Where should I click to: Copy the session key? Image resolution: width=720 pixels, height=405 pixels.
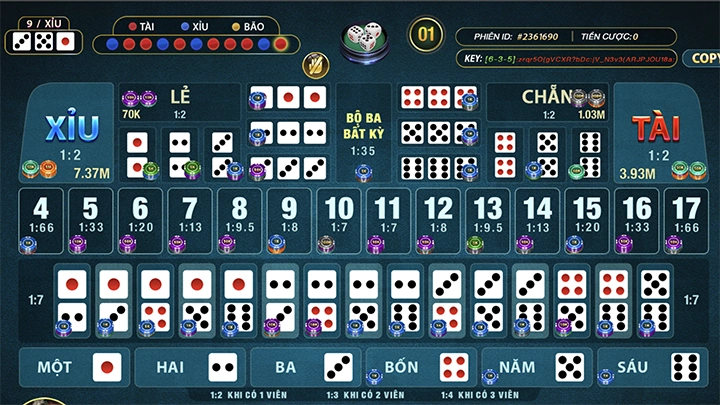click(703, 58)
